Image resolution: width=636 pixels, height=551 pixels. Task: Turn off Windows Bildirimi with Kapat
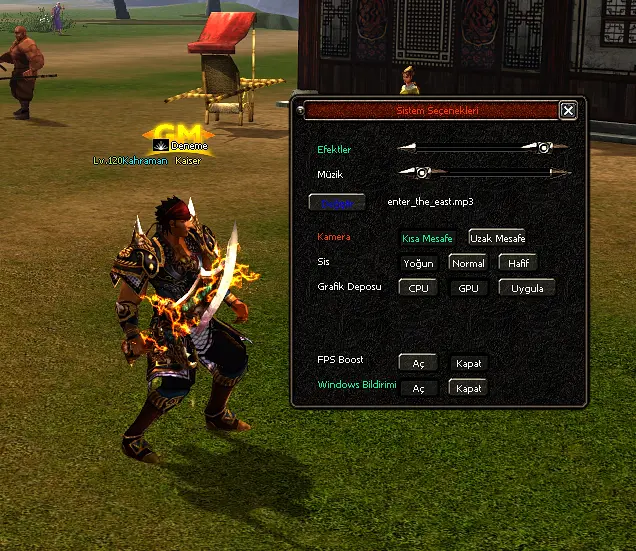[x=468, y=388]
